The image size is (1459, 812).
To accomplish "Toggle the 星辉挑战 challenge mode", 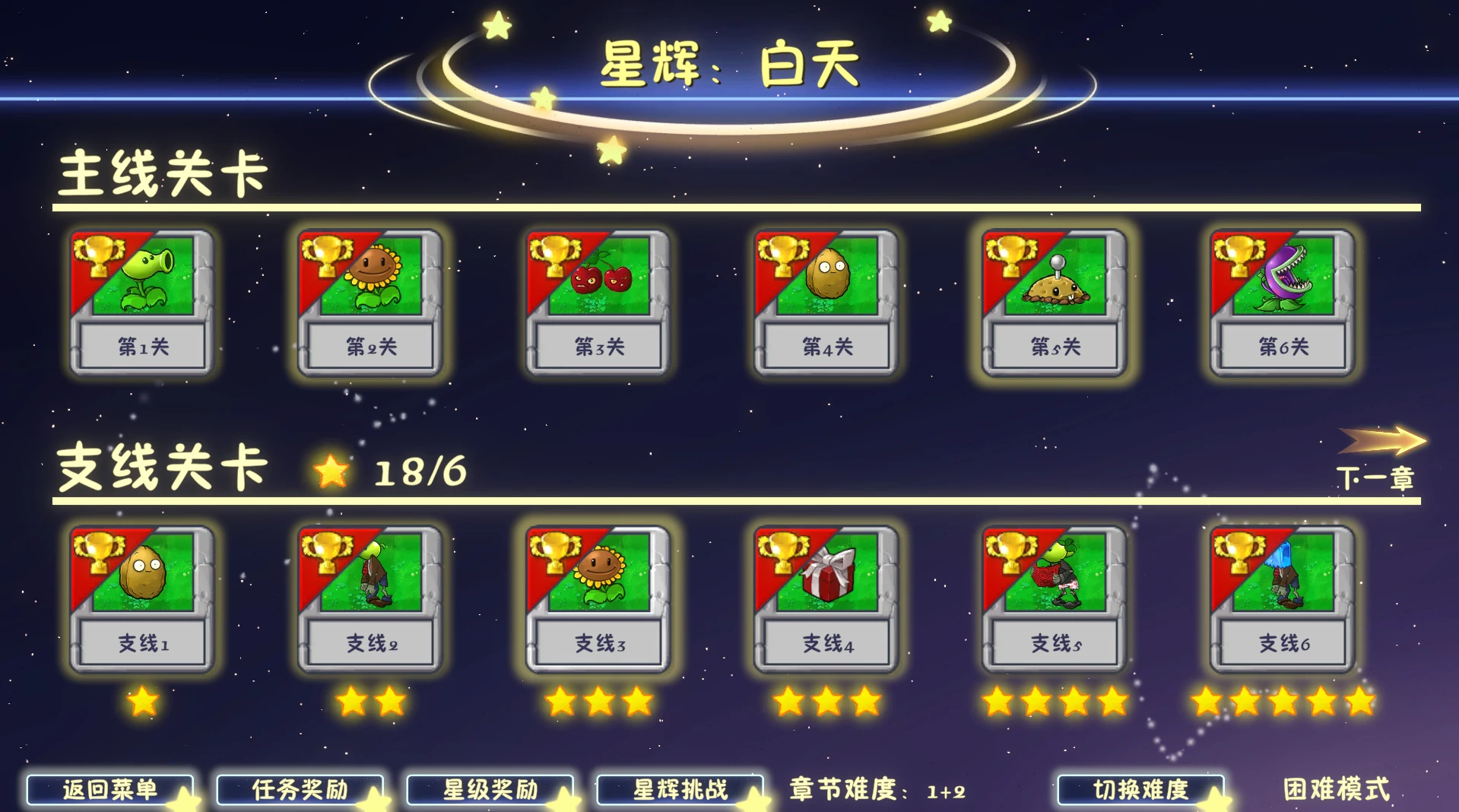I will point(679,789).
